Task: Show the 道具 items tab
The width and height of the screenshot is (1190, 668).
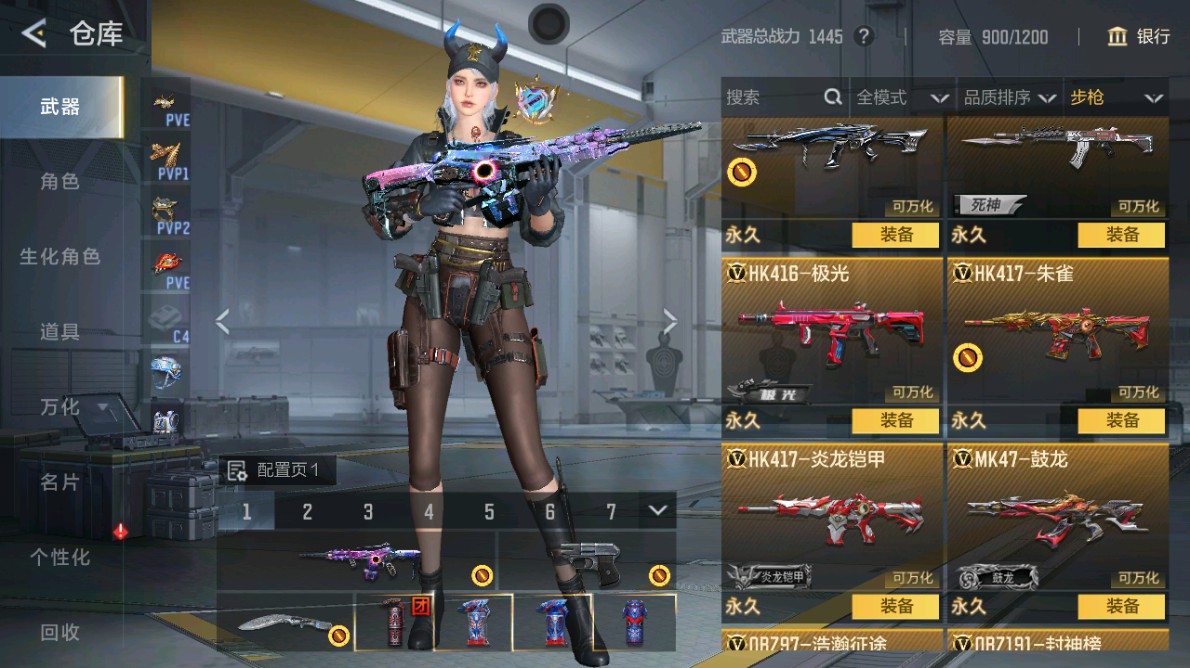Action: pyautogui.click(x=60, y=332)
